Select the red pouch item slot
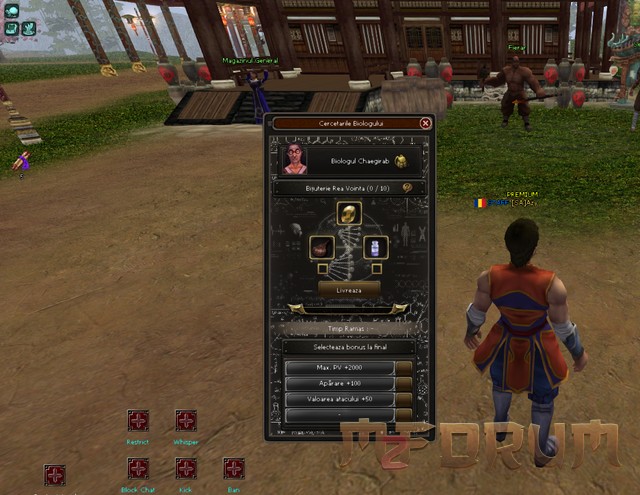640x495 pixels. pos(322,246)
